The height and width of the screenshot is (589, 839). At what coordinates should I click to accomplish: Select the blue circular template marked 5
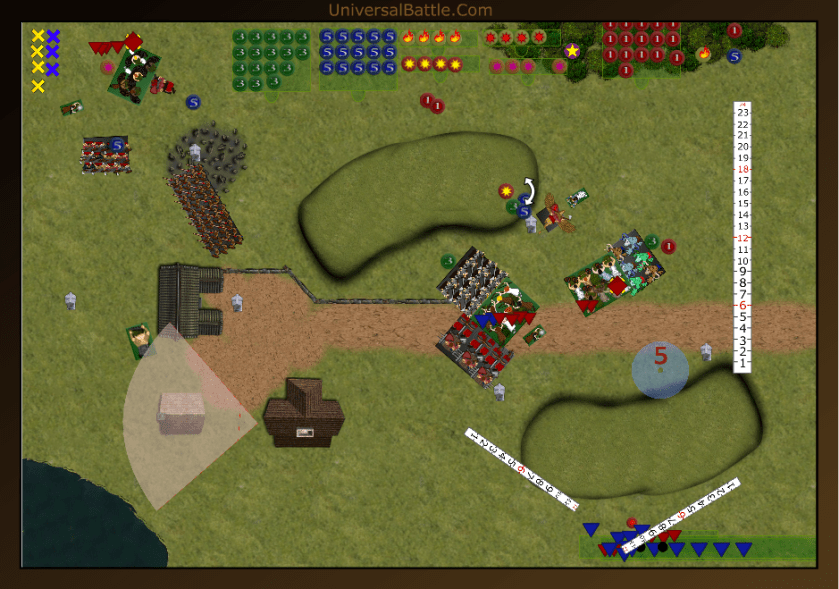click(x=660, y=369)
